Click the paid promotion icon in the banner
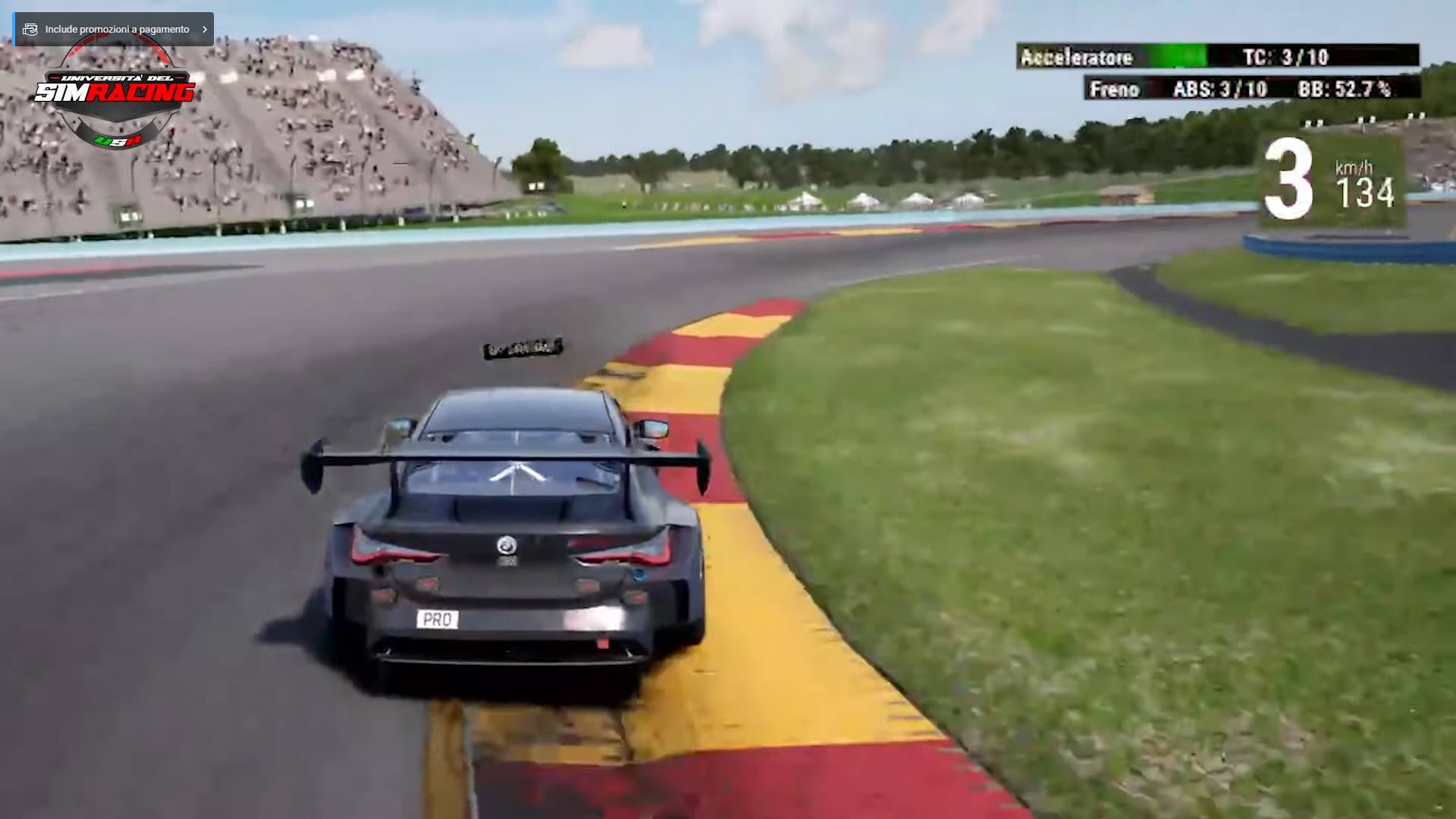This screenshot has width=1456, height=819. click(30, 29)
